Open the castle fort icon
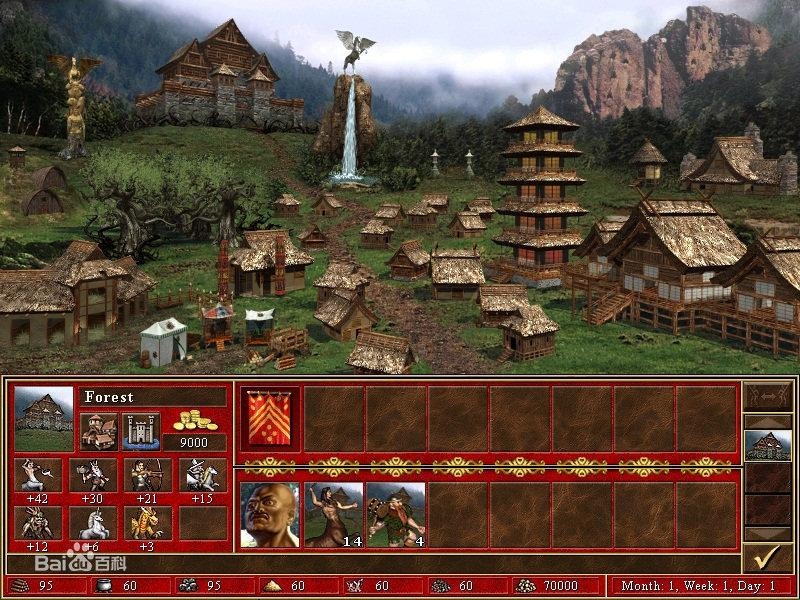The width and height of the screenshot is (800, 600). pyautogui.click(x=141, y=430)
